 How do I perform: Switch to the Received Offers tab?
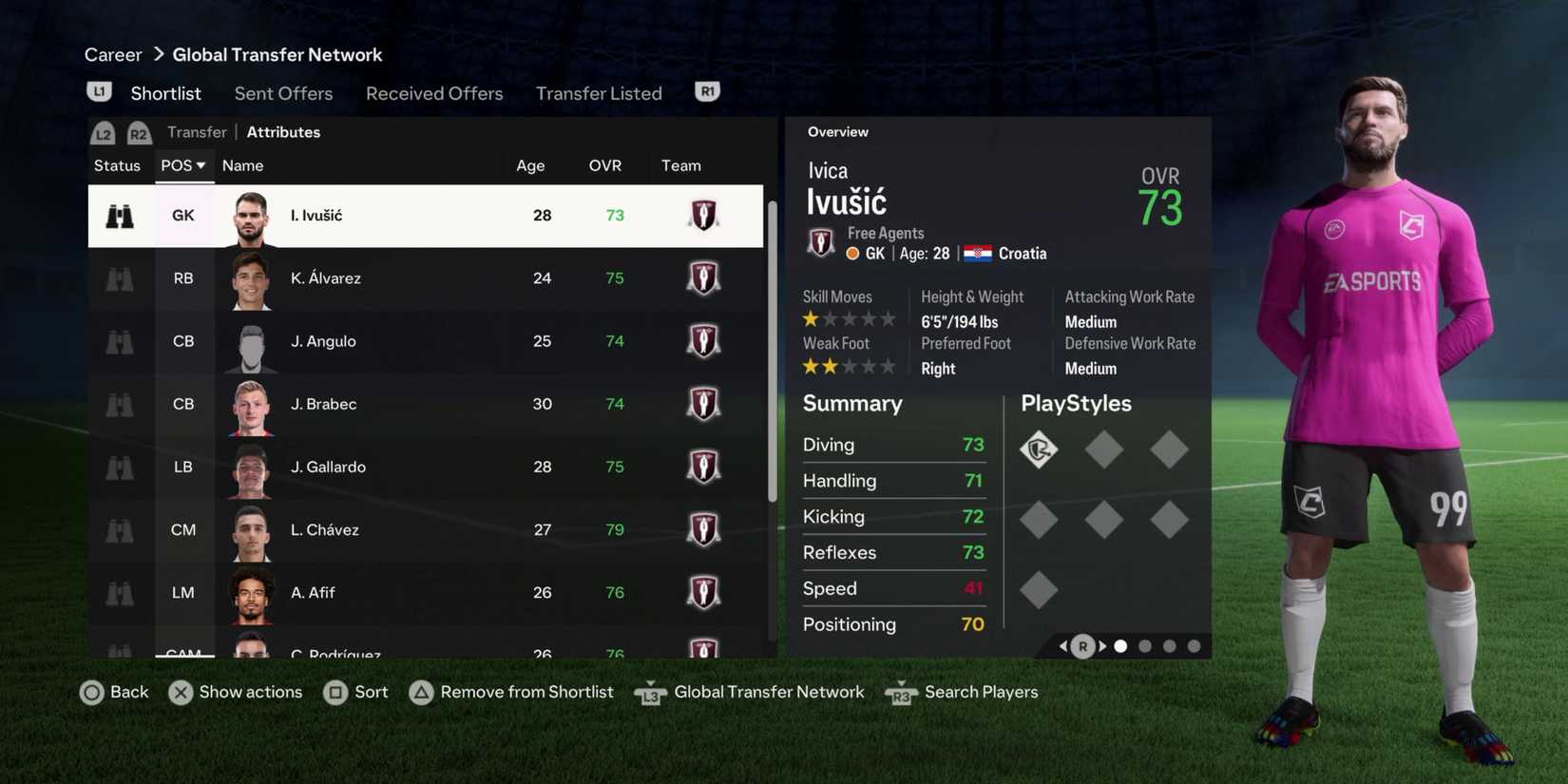coord(434,93)
